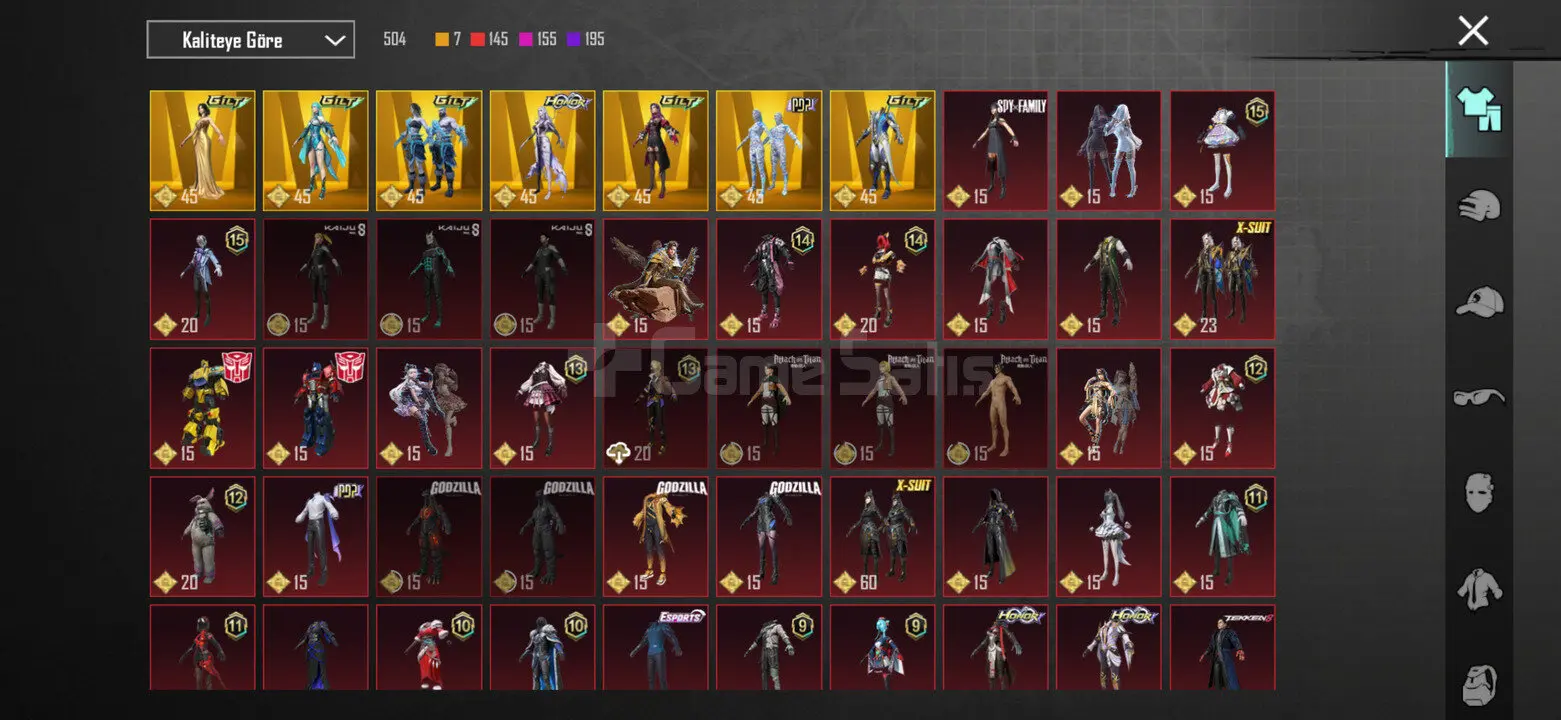Image resolution: width=1561 pixels, height=720 pixels.
Task: Select the gold dress outfit tile
Action: (202, 151)
